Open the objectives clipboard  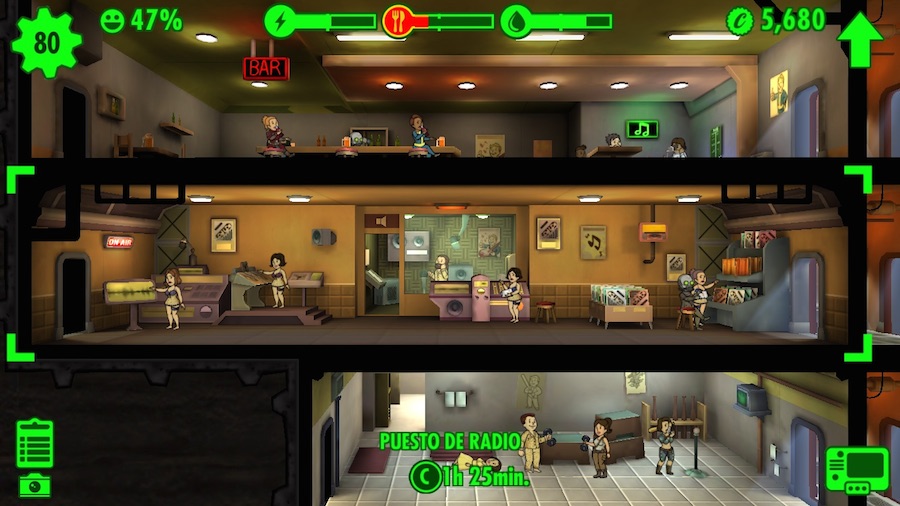[35, 443]
